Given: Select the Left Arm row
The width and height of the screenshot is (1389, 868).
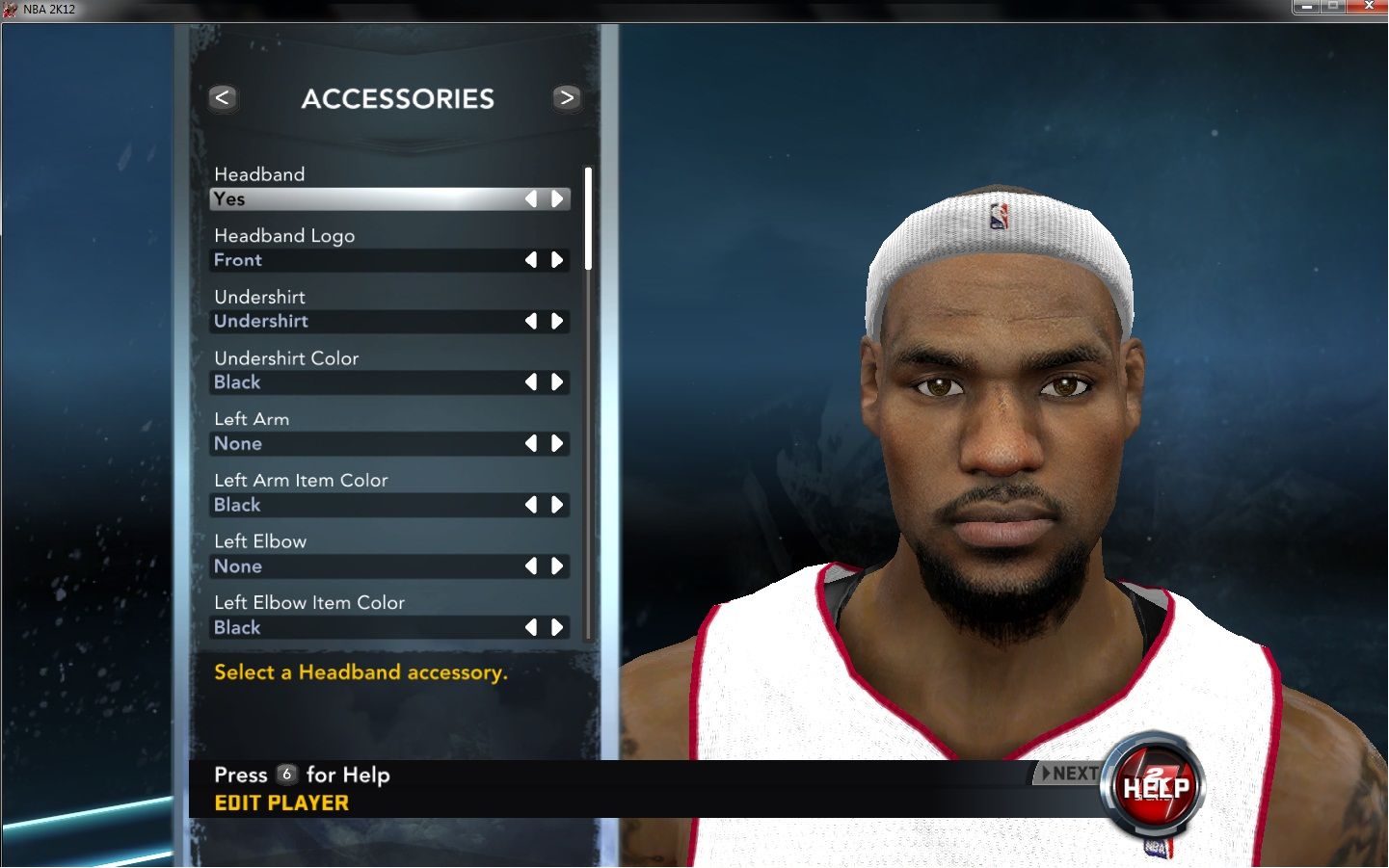Looking at the screenshot, I should (366, 444).
